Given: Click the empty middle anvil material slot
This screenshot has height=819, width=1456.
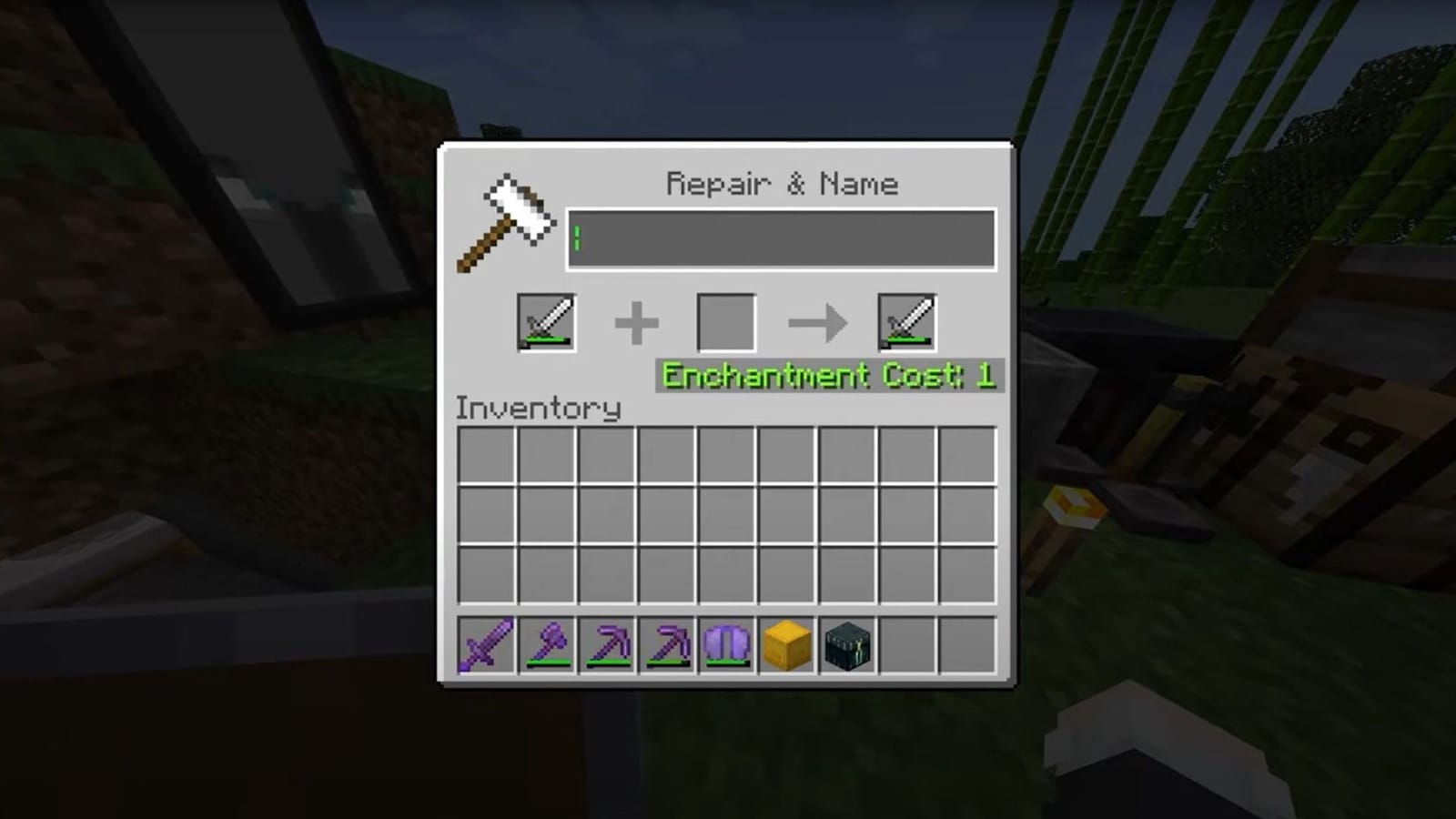Looking at the screenshot, I should pos(727,321).
